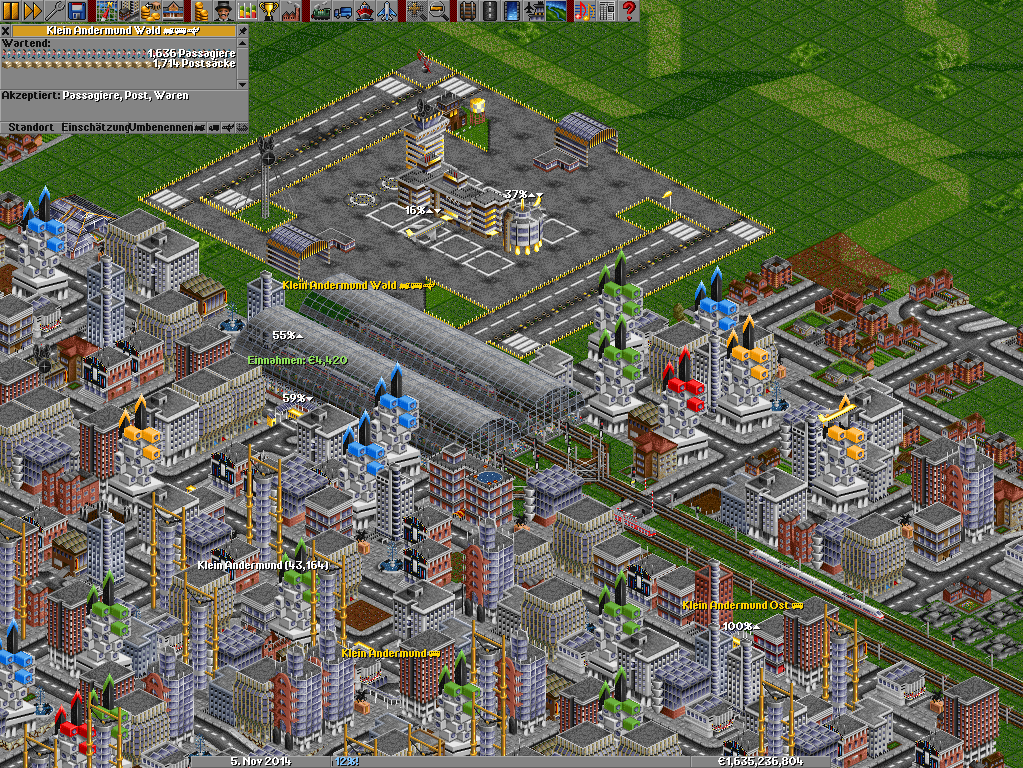
Task: Open company info via the top-hat manager portrait
Action: tap(223, 11)
